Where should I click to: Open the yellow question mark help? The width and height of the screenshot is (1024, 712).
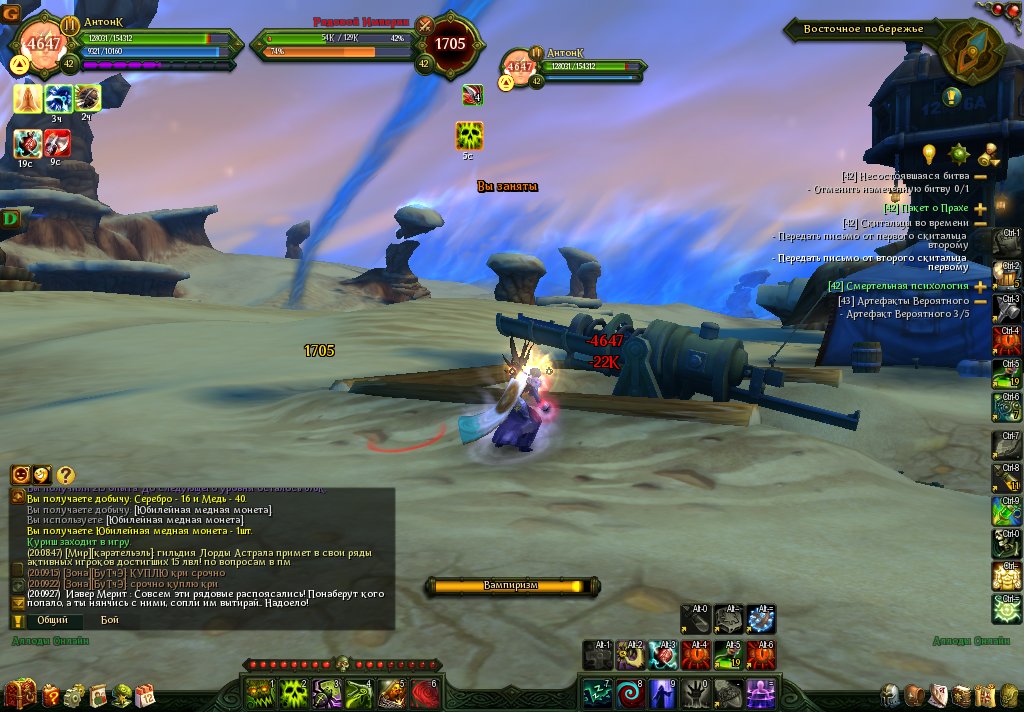(x=65, y=475)
